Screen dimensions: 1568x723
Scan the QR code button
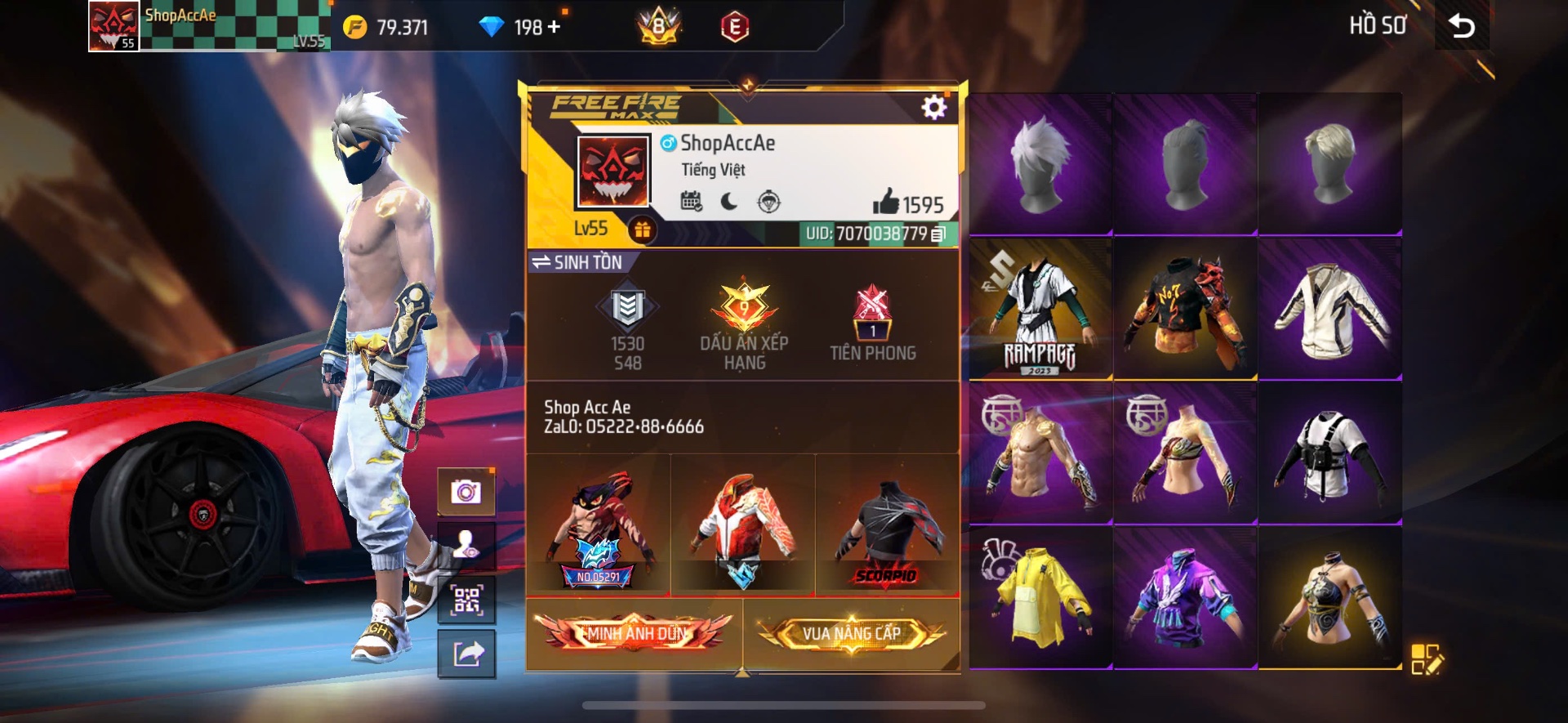pyautogui.click(x=466, y=600)
